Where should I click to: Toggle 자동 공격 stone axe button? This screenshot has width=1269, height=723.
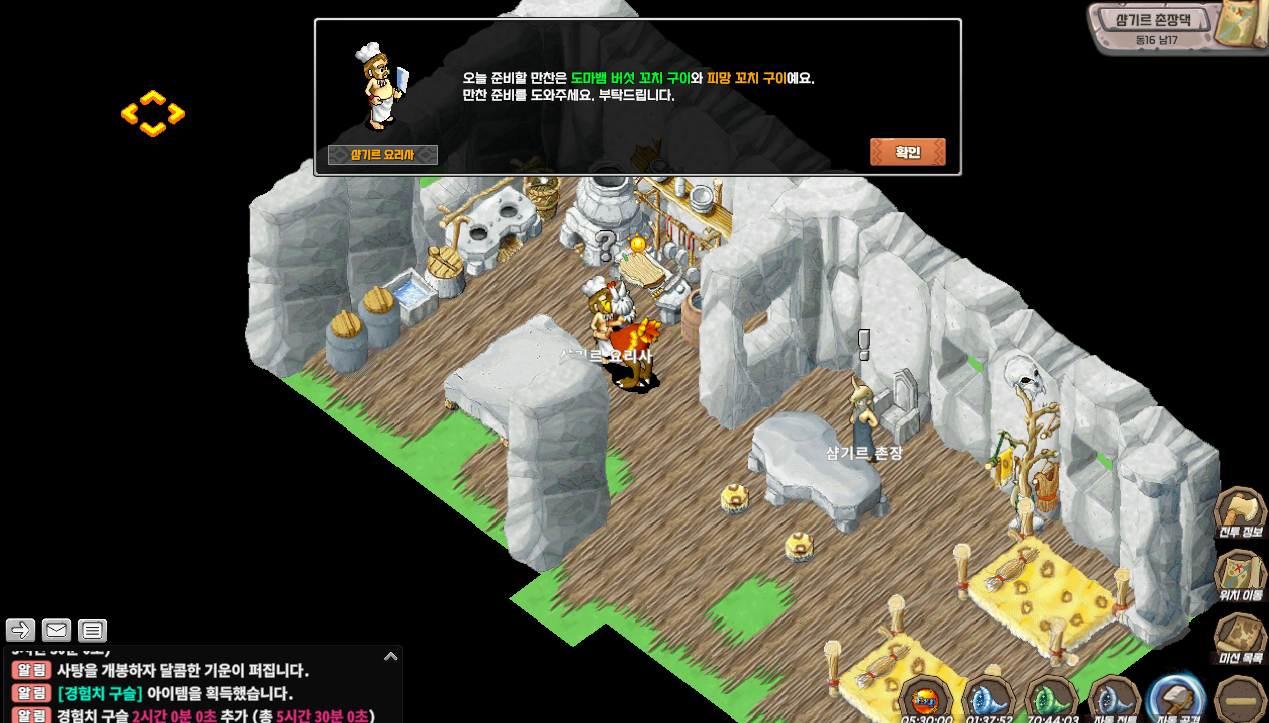(1175, 698)
